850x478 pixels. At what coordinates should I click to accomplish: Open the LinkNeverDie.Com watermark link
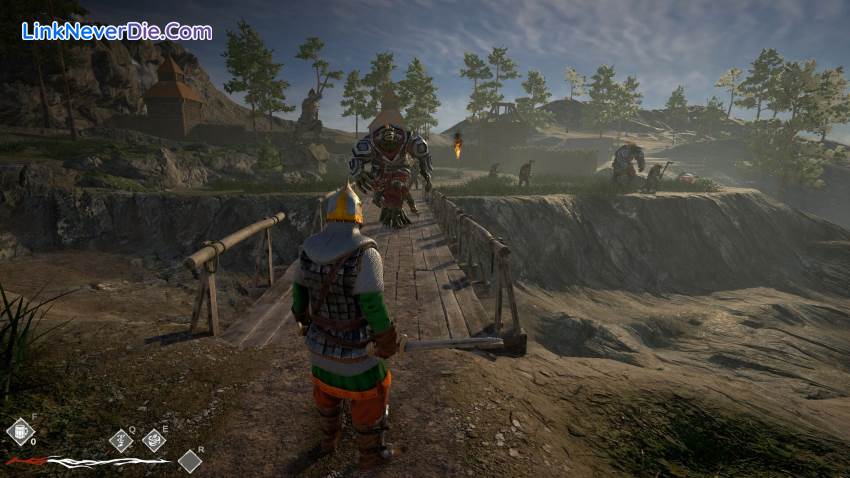coord(116,31)
